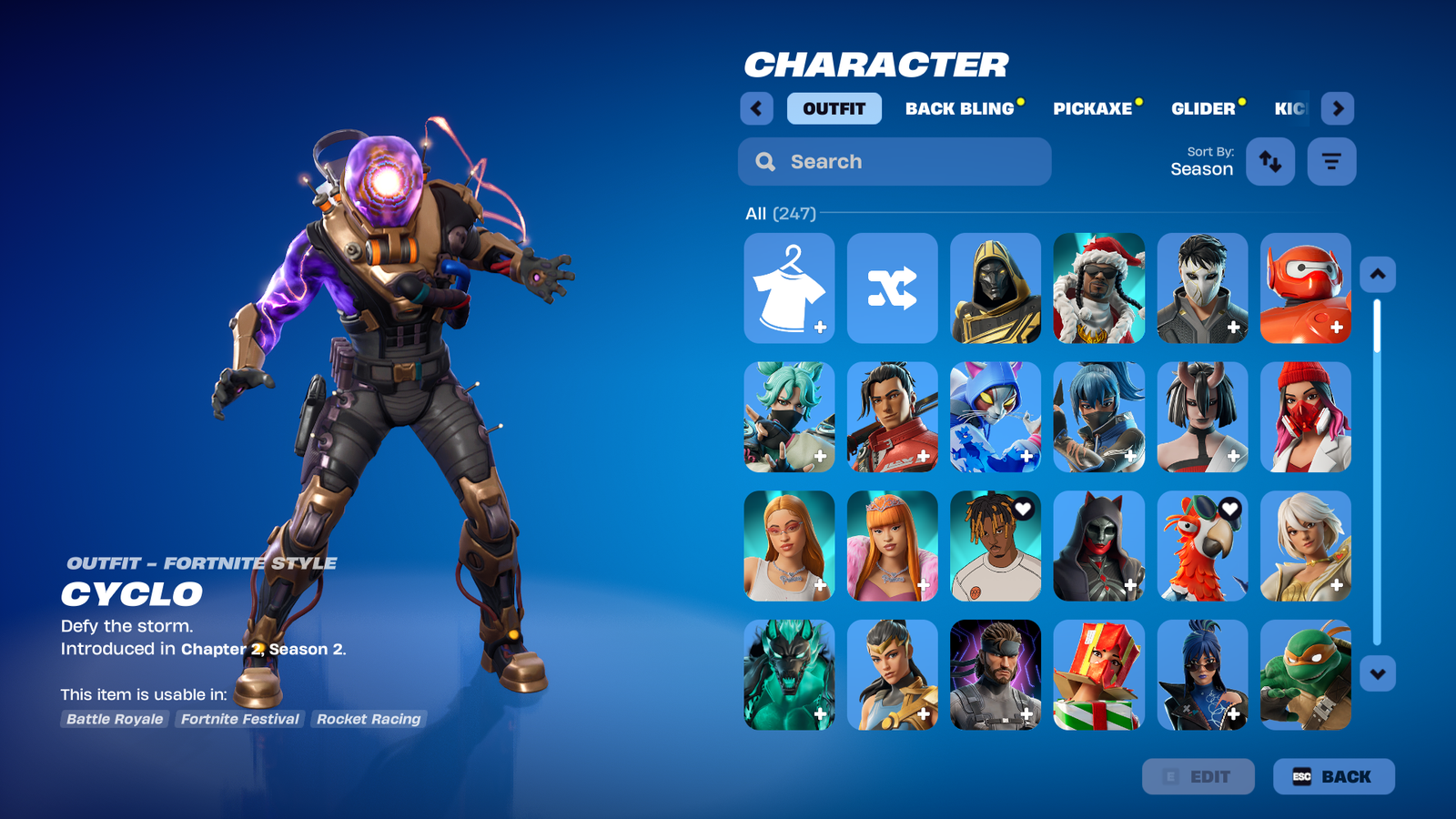Choose the gift-wrapped present outfit
The width and height of the screenshot is (1456, 819).
click(1098, 675)
